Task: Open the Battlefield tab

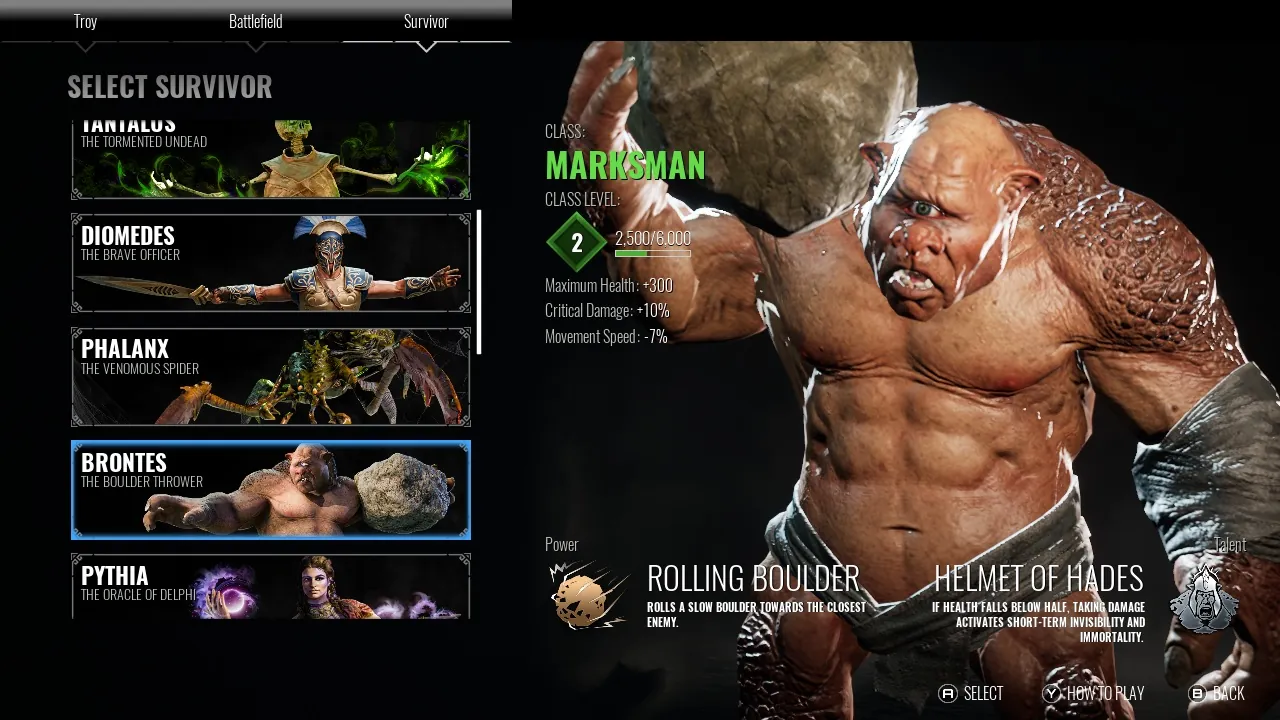Action: click(x=256, y=21)
